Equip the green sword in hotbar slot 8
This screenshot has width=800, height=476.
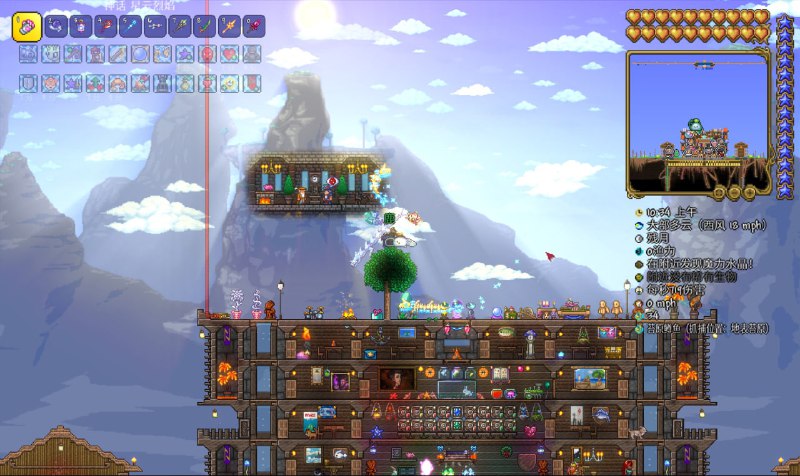coord(206,24)
